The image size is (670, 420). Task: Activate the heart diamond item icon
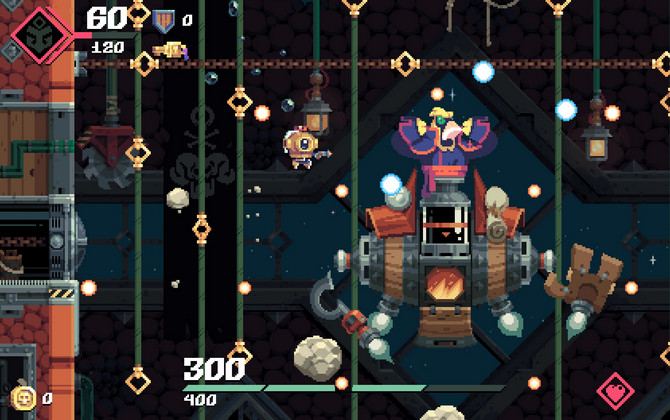616,391
